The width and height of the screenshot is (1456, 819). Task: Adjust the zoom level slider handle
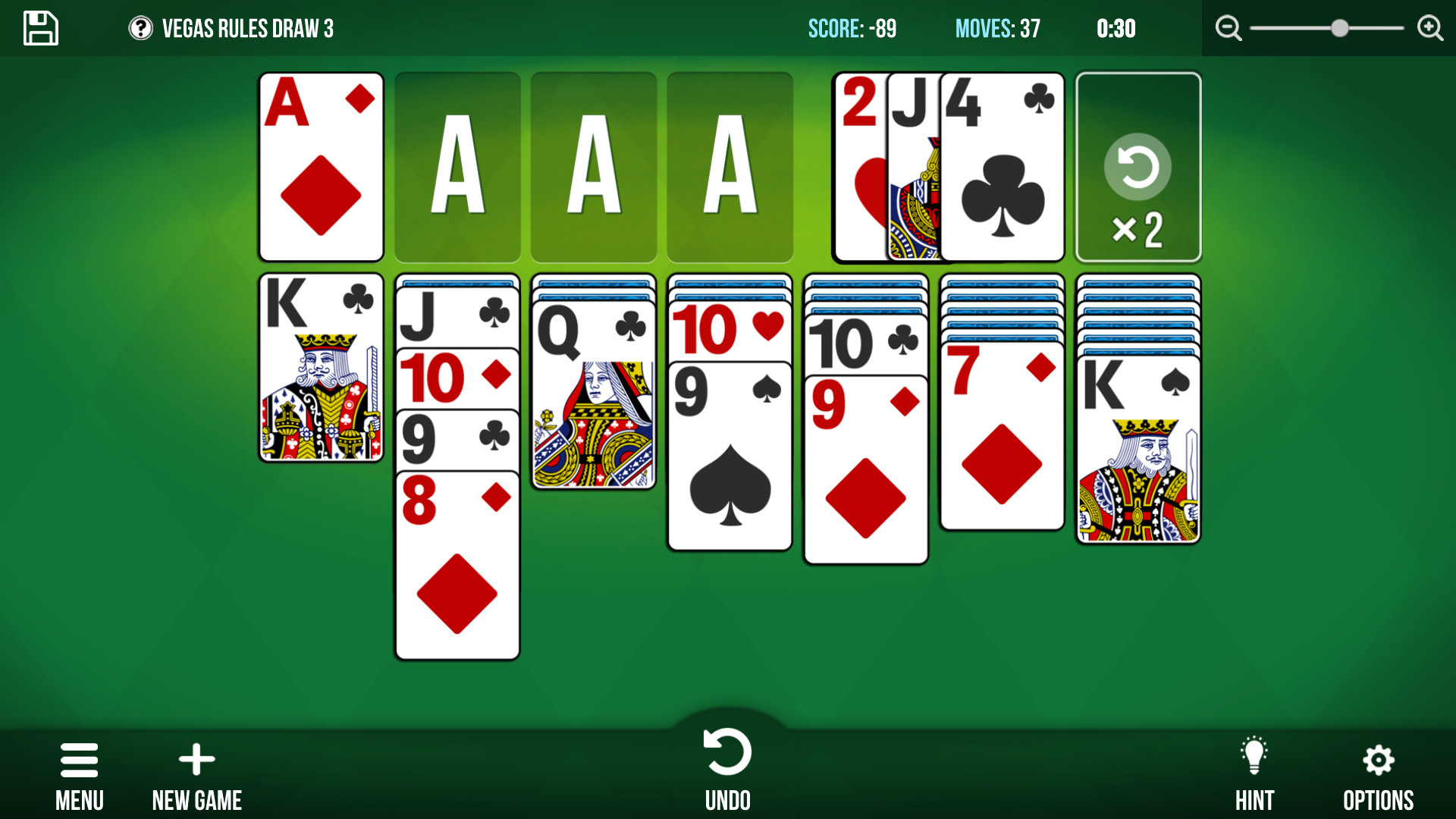(x=1338, y=27)
